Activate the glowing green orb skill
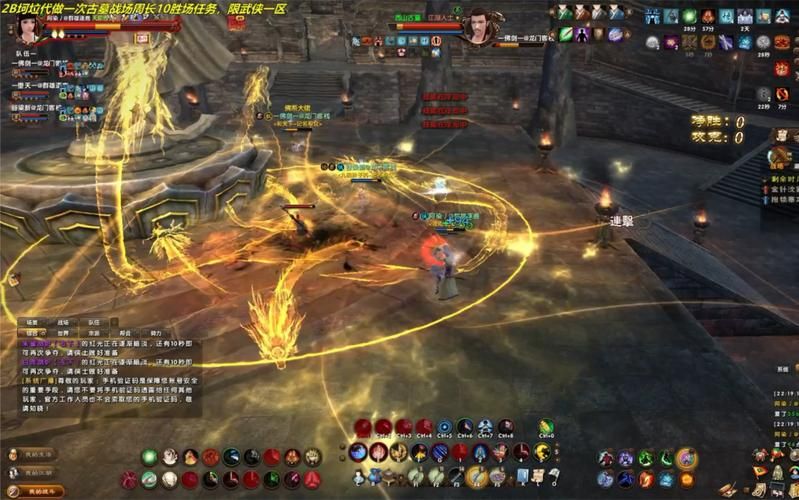 [x=149, y=457]
